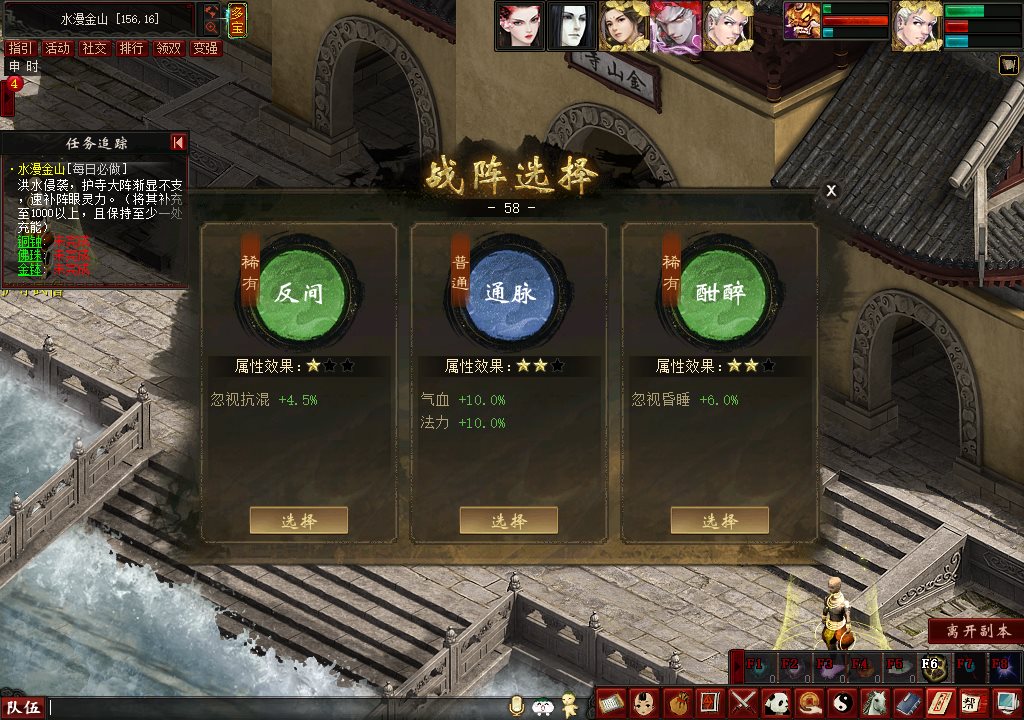Open the 社交 social menu

pyautogui.click(x=94, y=48)
